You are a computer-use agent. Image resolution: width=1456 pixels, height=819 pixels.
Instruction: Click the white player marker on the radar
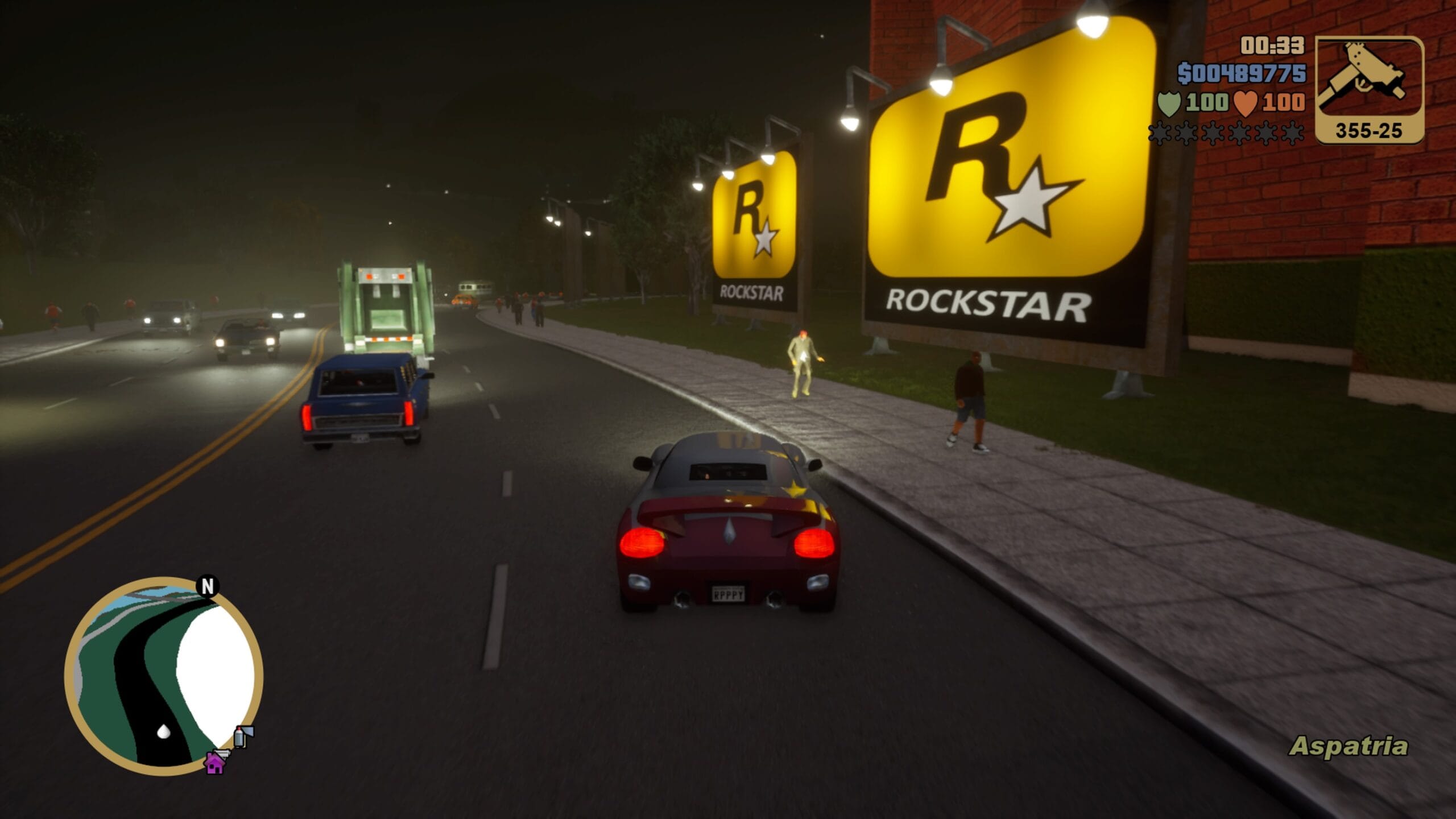(164, 731)
